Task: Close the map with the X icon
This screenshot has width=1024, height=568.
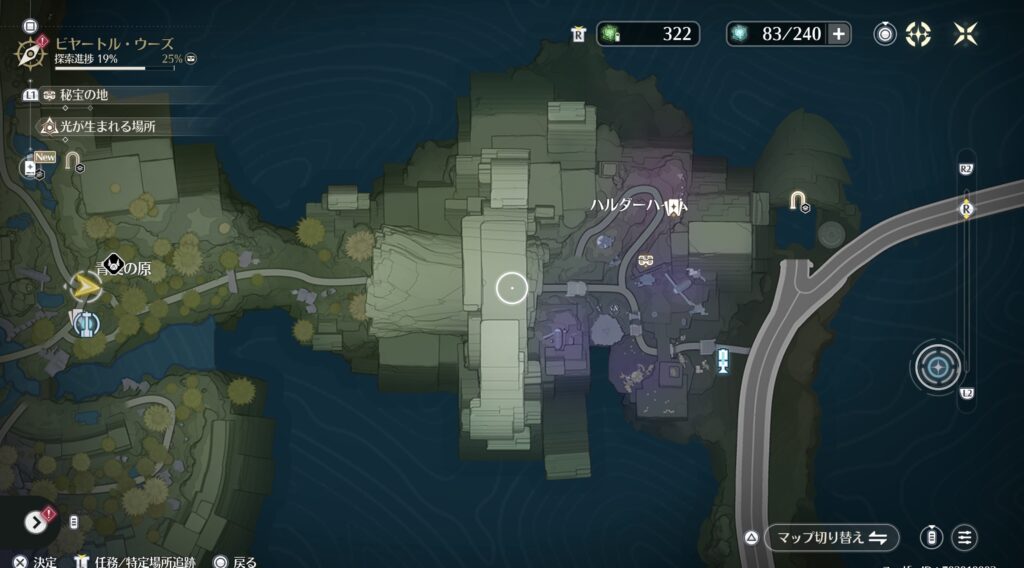Action: [965, 34]
